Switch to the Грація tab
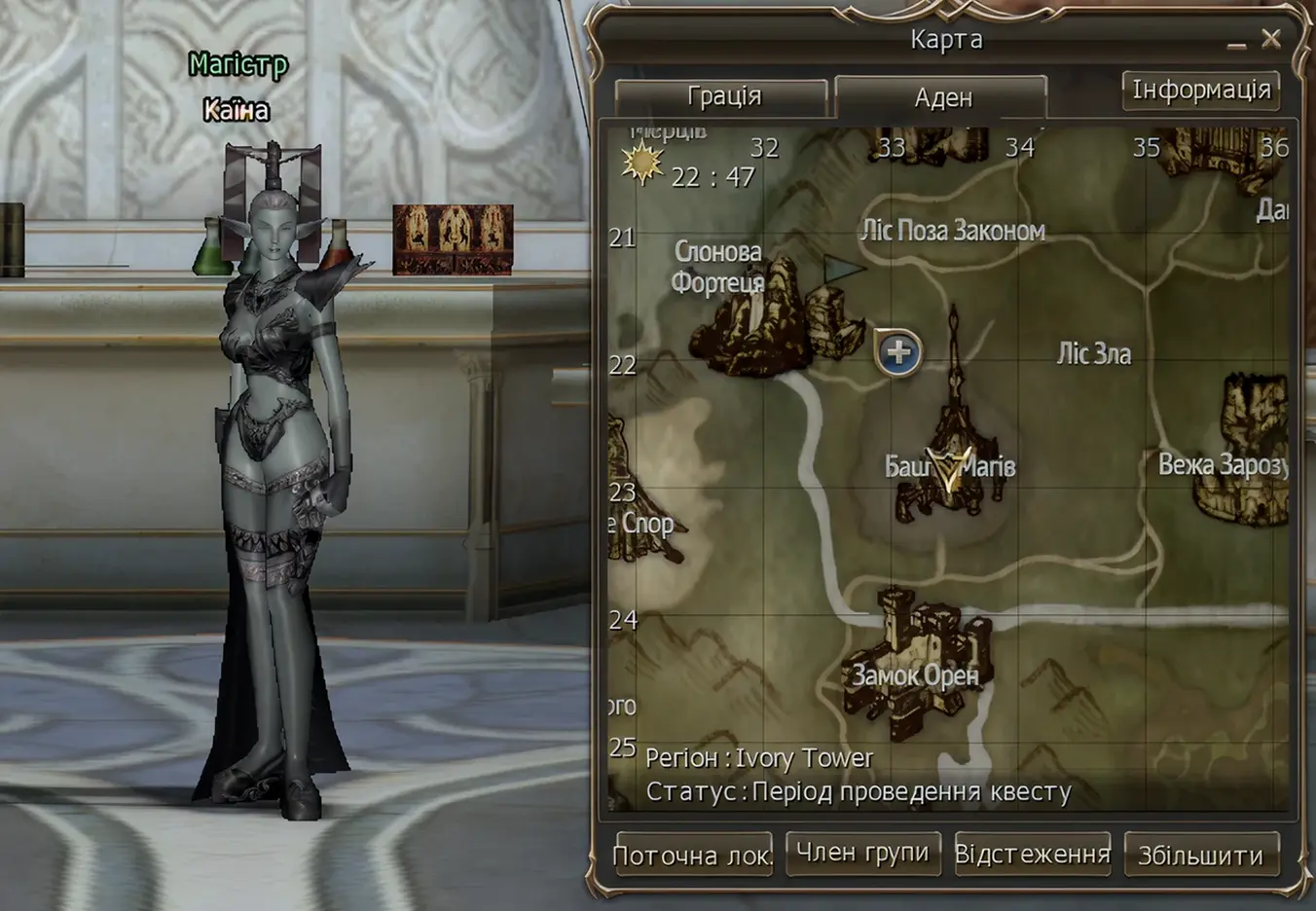1316x911 pixels. (x=725, y=95)
